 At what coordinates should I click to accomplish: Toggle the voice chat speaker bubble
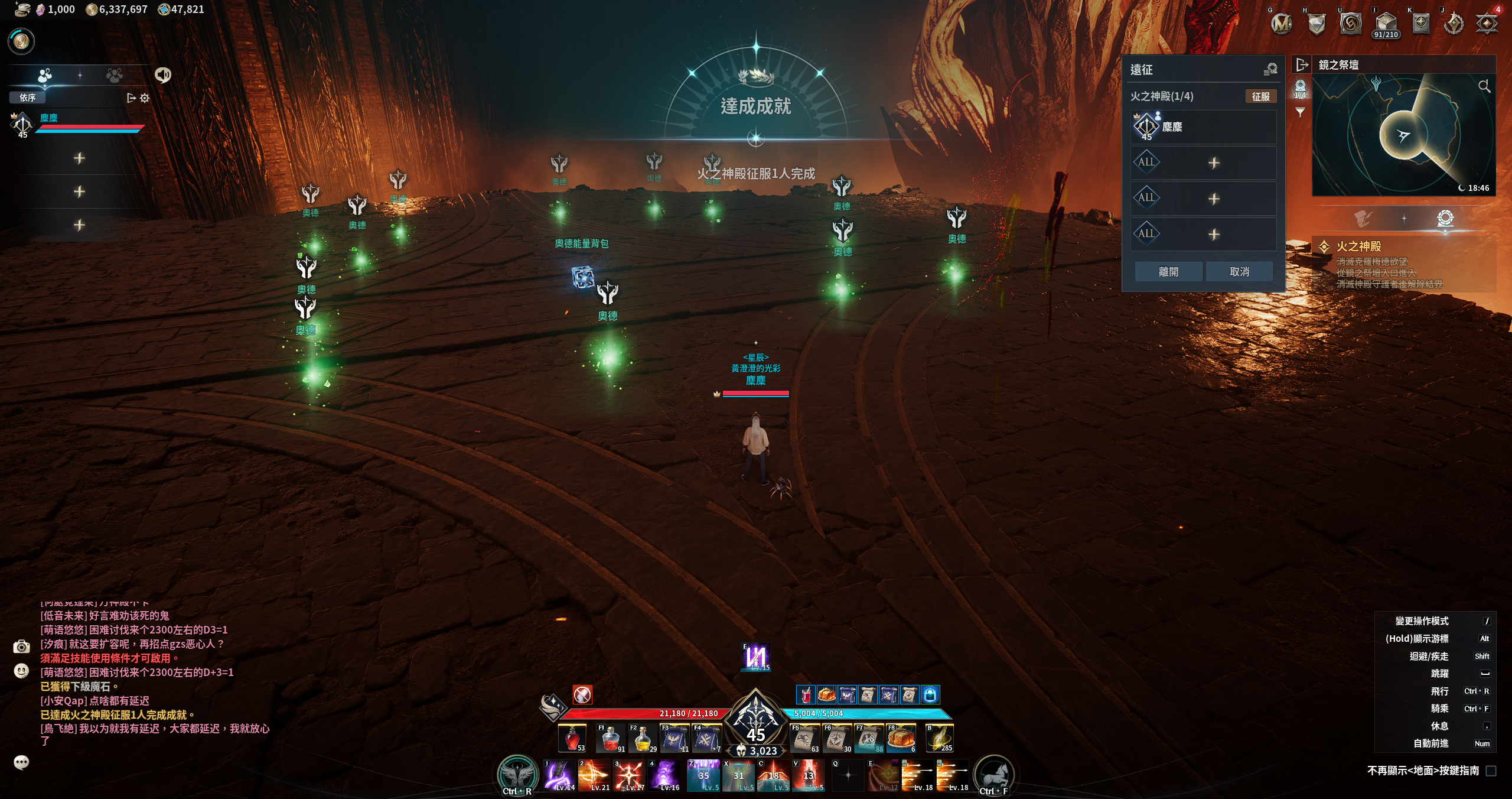163,75
